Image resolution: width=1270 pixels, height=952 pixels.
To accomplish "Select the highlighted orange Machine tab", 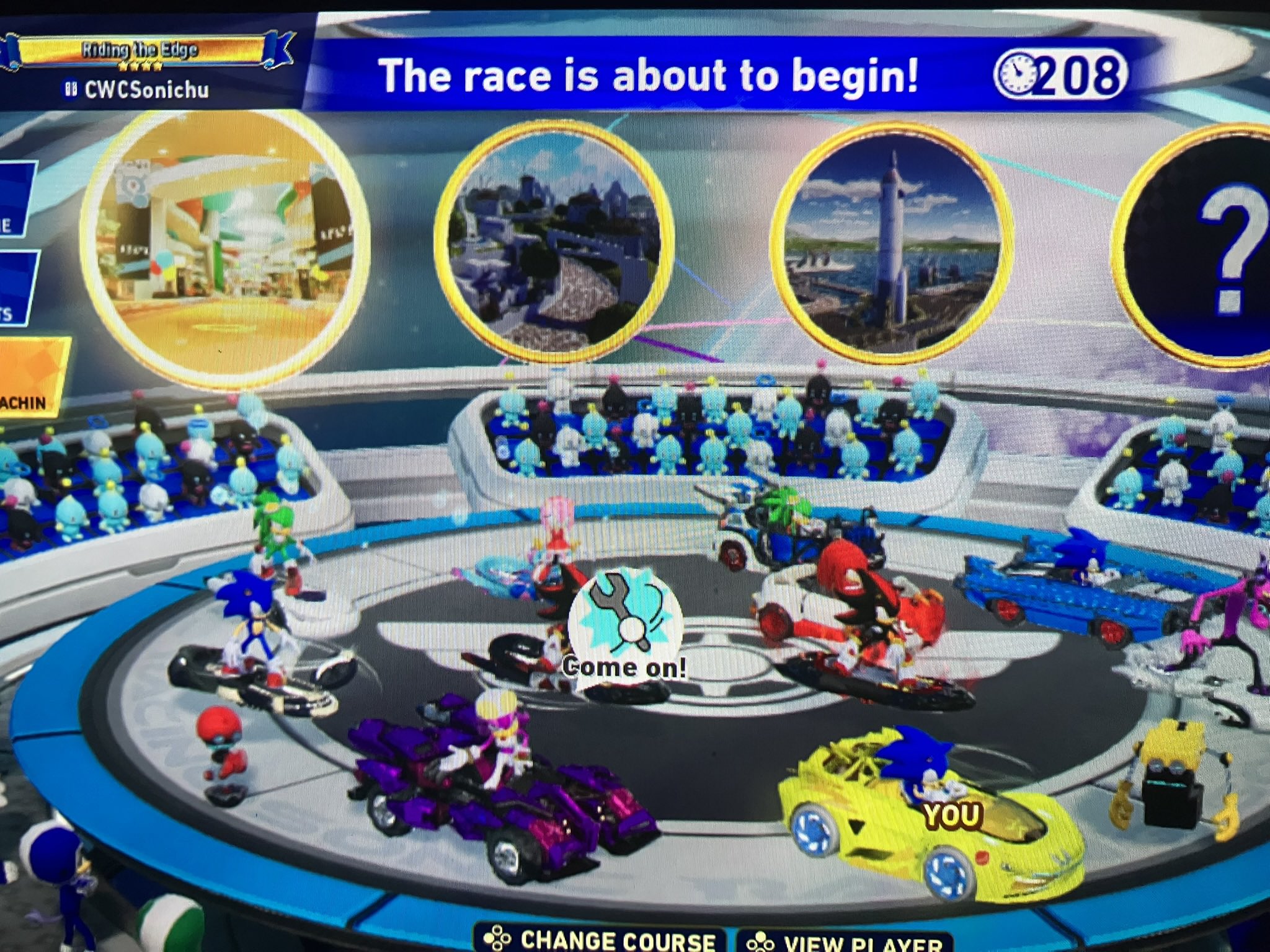I will [31, 378].
